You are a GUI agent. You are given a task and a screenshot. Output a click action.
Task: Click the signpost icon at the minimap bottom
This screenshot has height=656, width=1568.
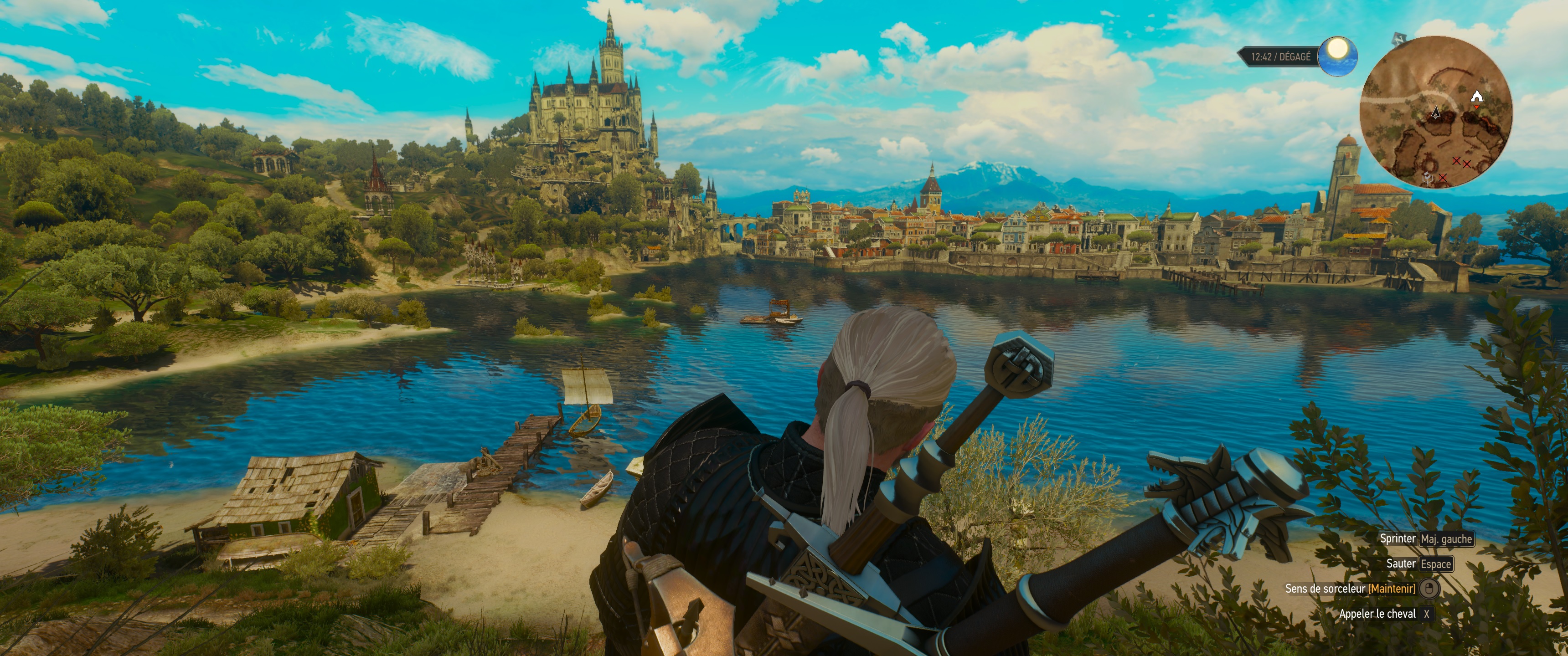click(1428, 178)
